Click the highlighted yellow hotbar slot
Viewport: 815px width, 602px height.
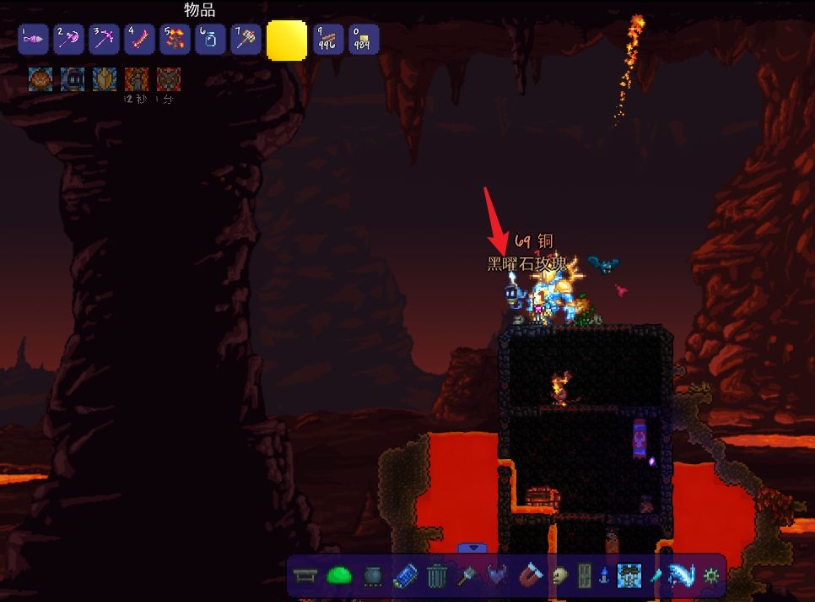[x=287, y=41]
